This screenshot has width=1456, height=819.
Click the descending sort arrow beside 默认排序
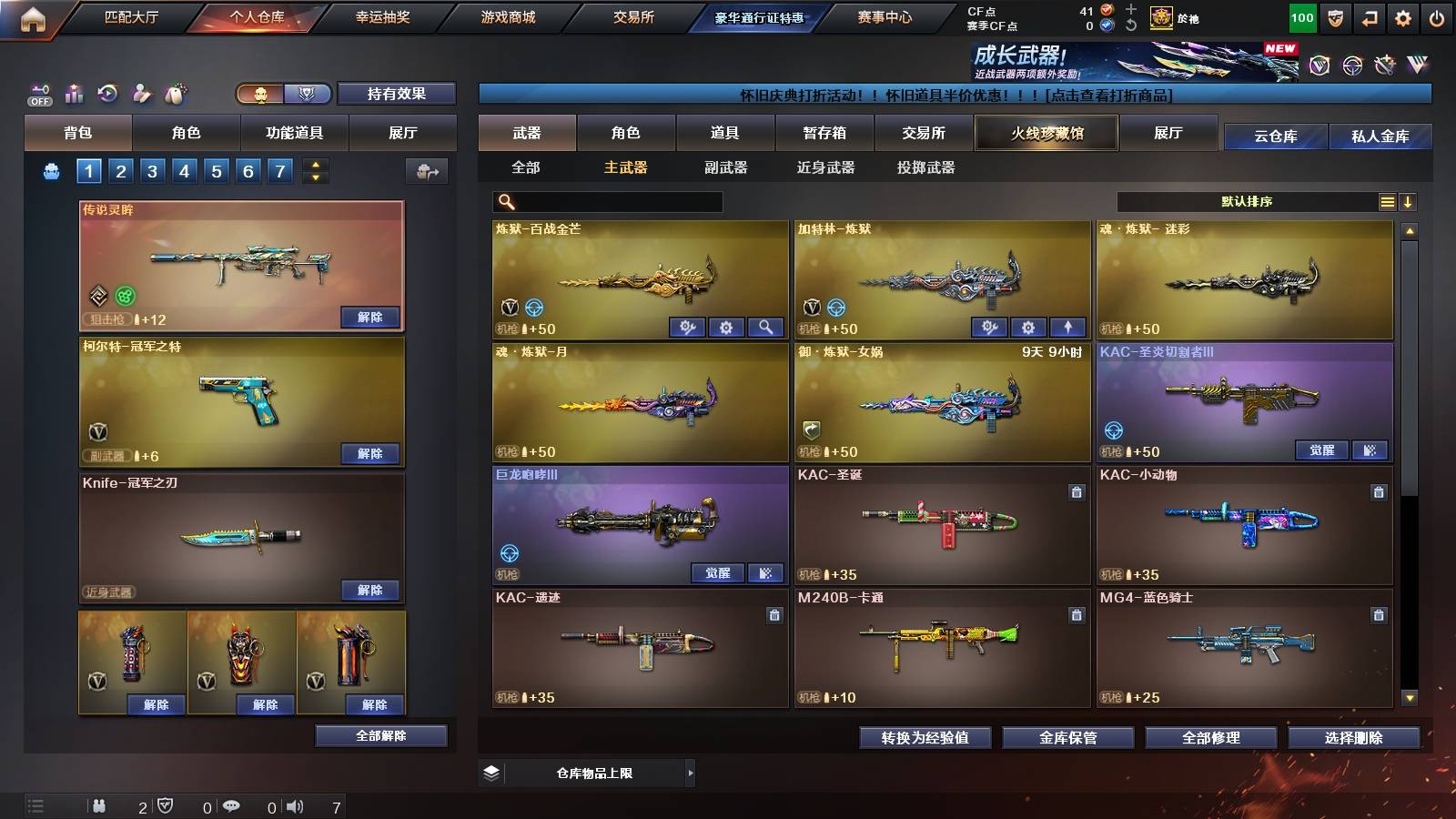tap(1410, 201)
